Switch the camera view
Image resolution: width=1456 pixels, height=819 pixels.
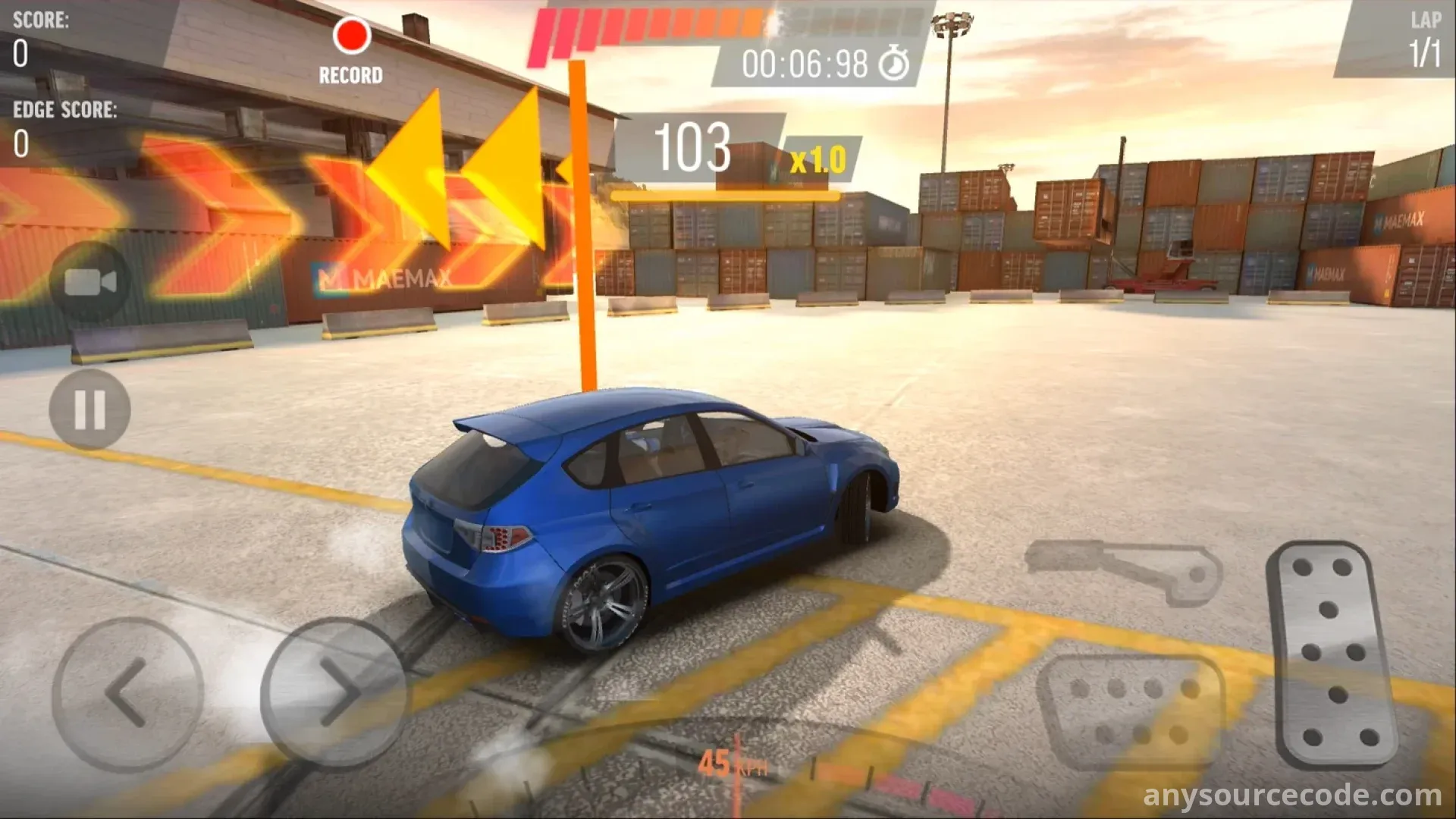(x=90, y=283)
